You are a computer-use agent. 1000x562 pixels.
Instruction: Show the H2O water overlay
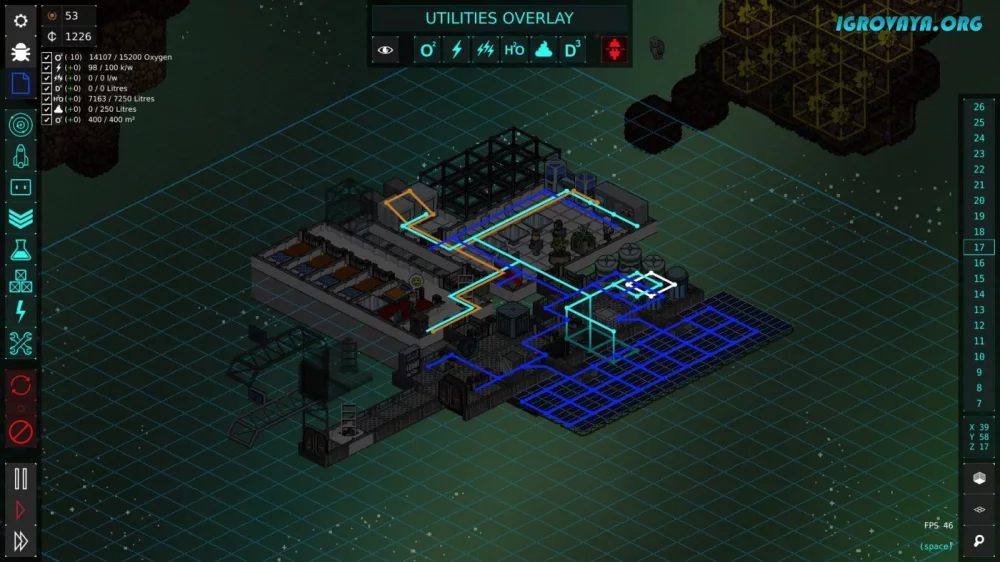(514, 49)
